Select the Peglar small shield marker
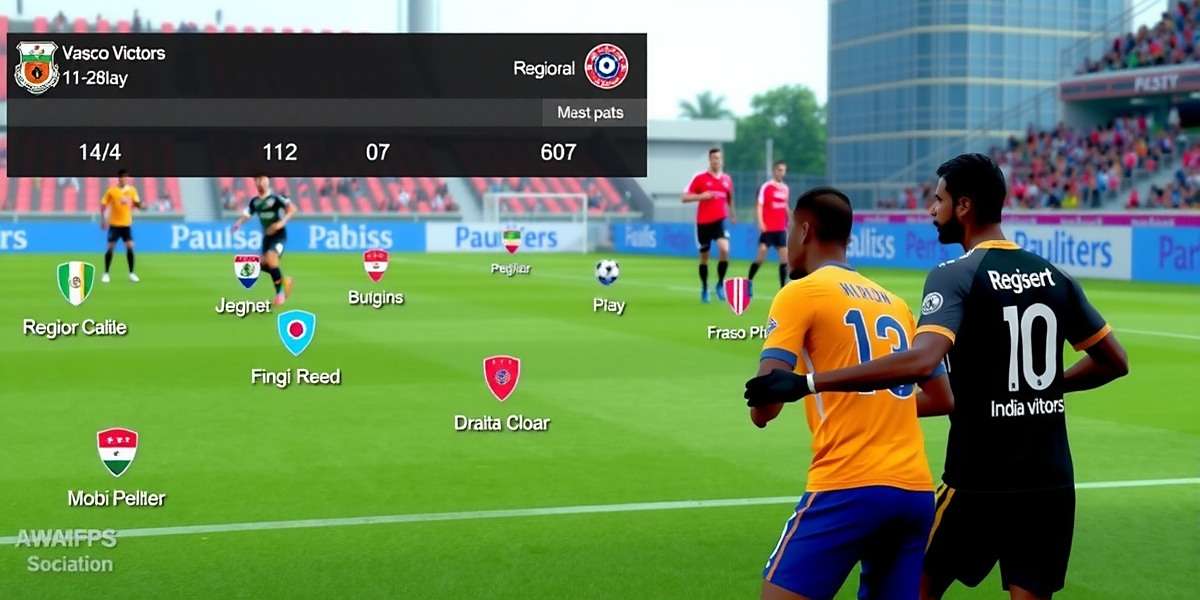The width and height of the screenshot is (1200, 600). (512, 240)
